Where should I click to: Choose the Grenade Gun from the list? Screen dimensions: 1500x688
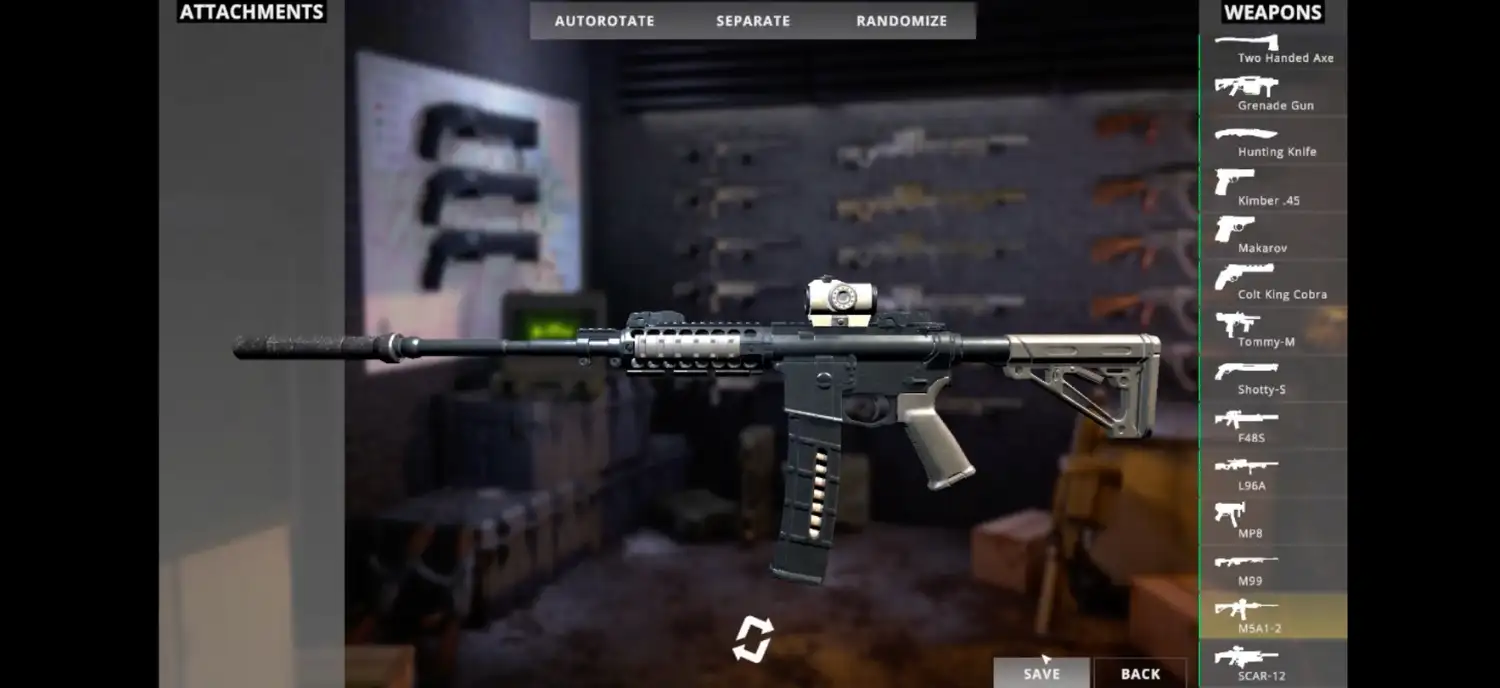pos(1273,94)
